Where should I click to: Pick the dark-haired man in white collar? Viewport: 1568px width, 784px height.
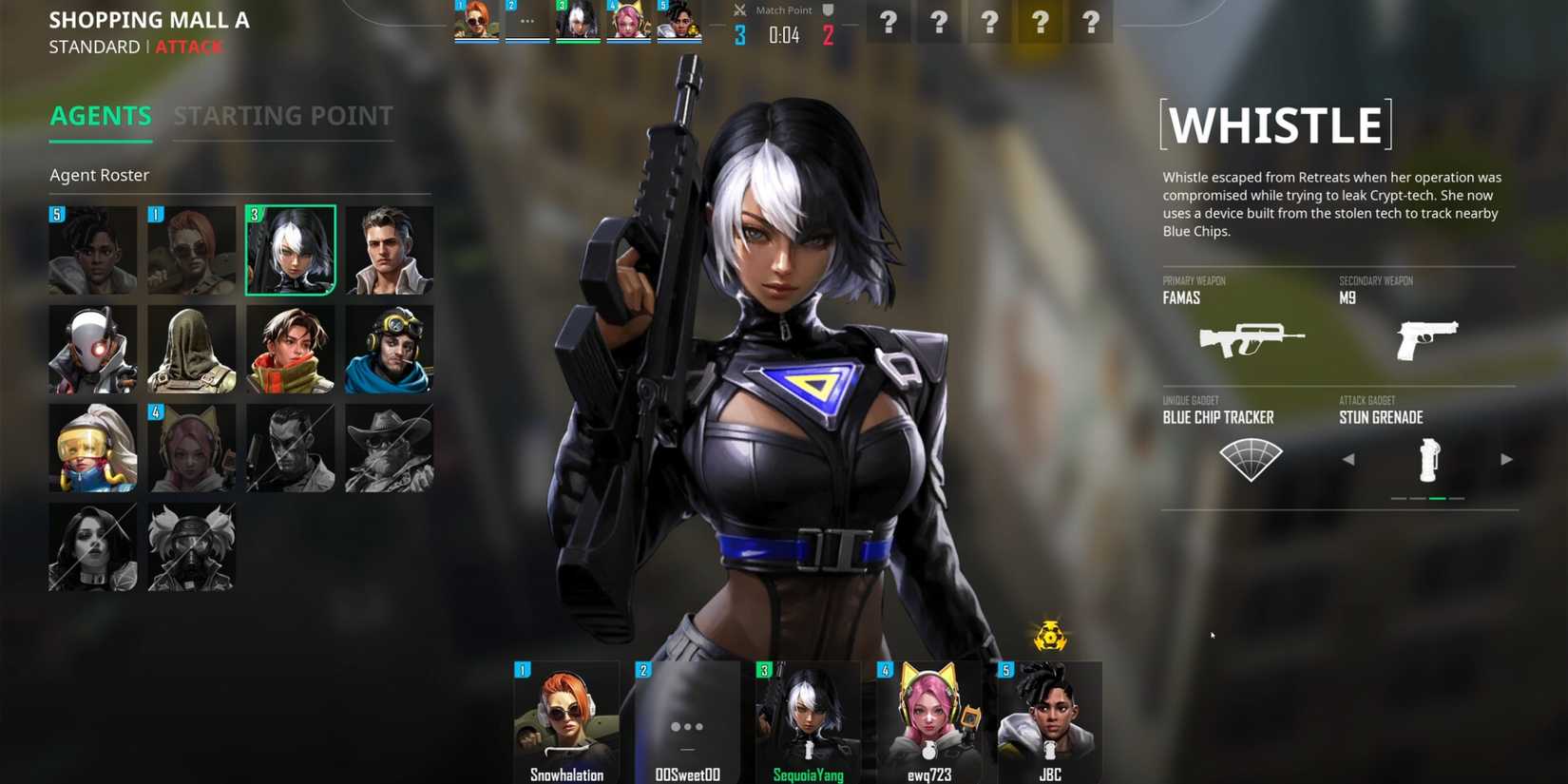coord(389,250)
